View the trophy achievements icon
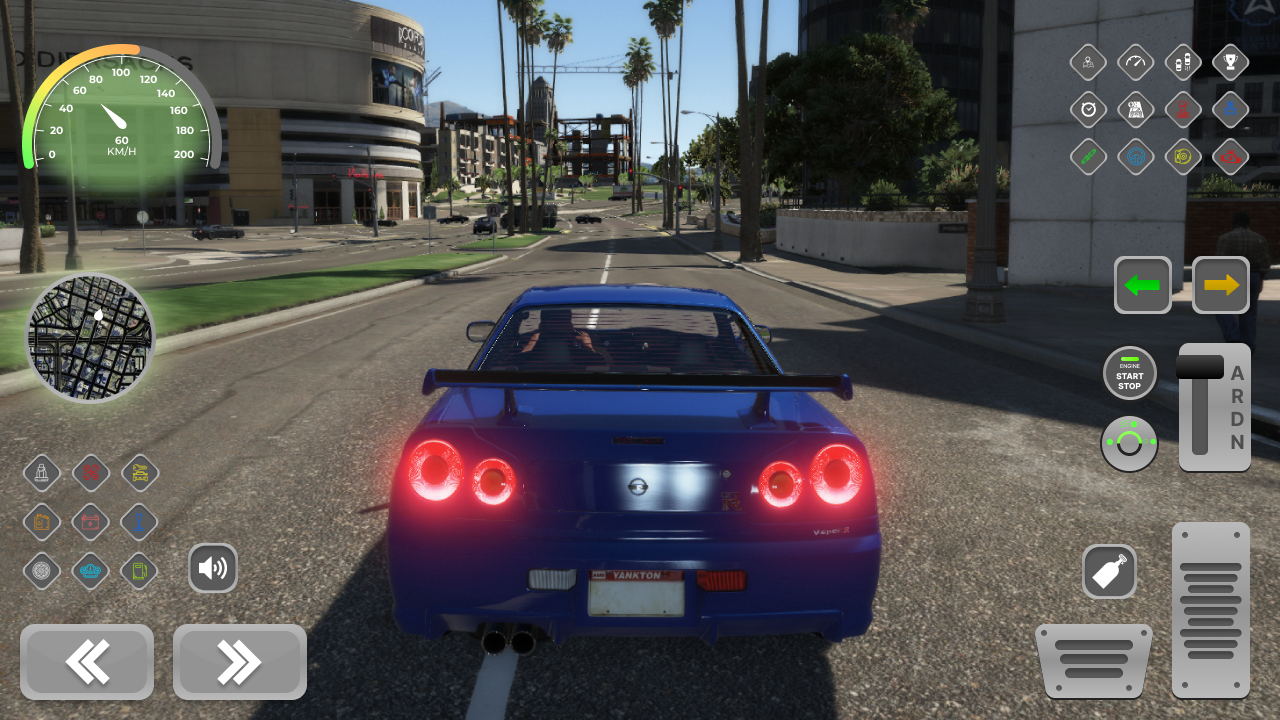 [x=1229, y=61]
